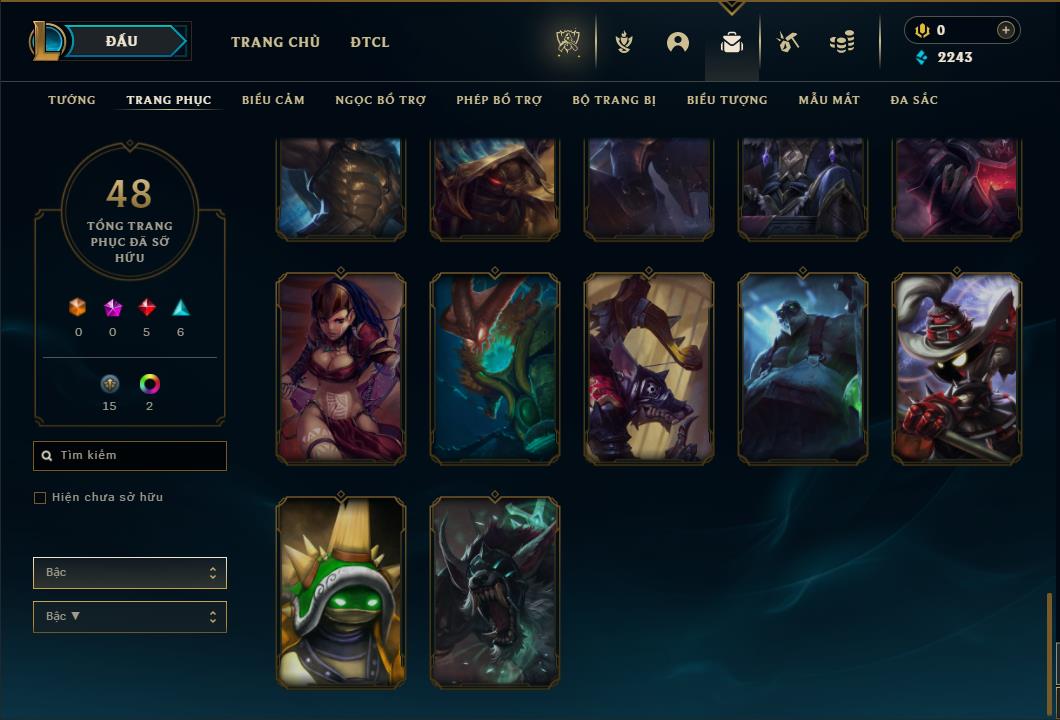Viewport: 1060px width, 720px height.
Task: Select the ĐA SẮC tab
Action: click(x=914, y=100)
